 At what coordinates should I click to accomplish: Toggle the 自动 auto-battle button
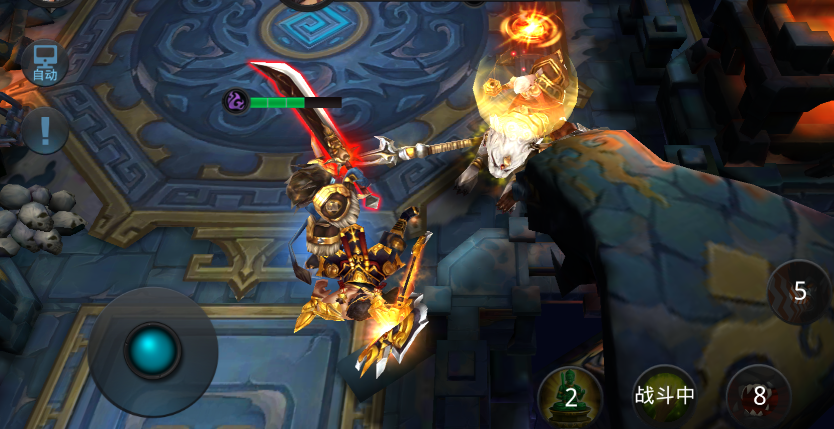coord(45,63)
